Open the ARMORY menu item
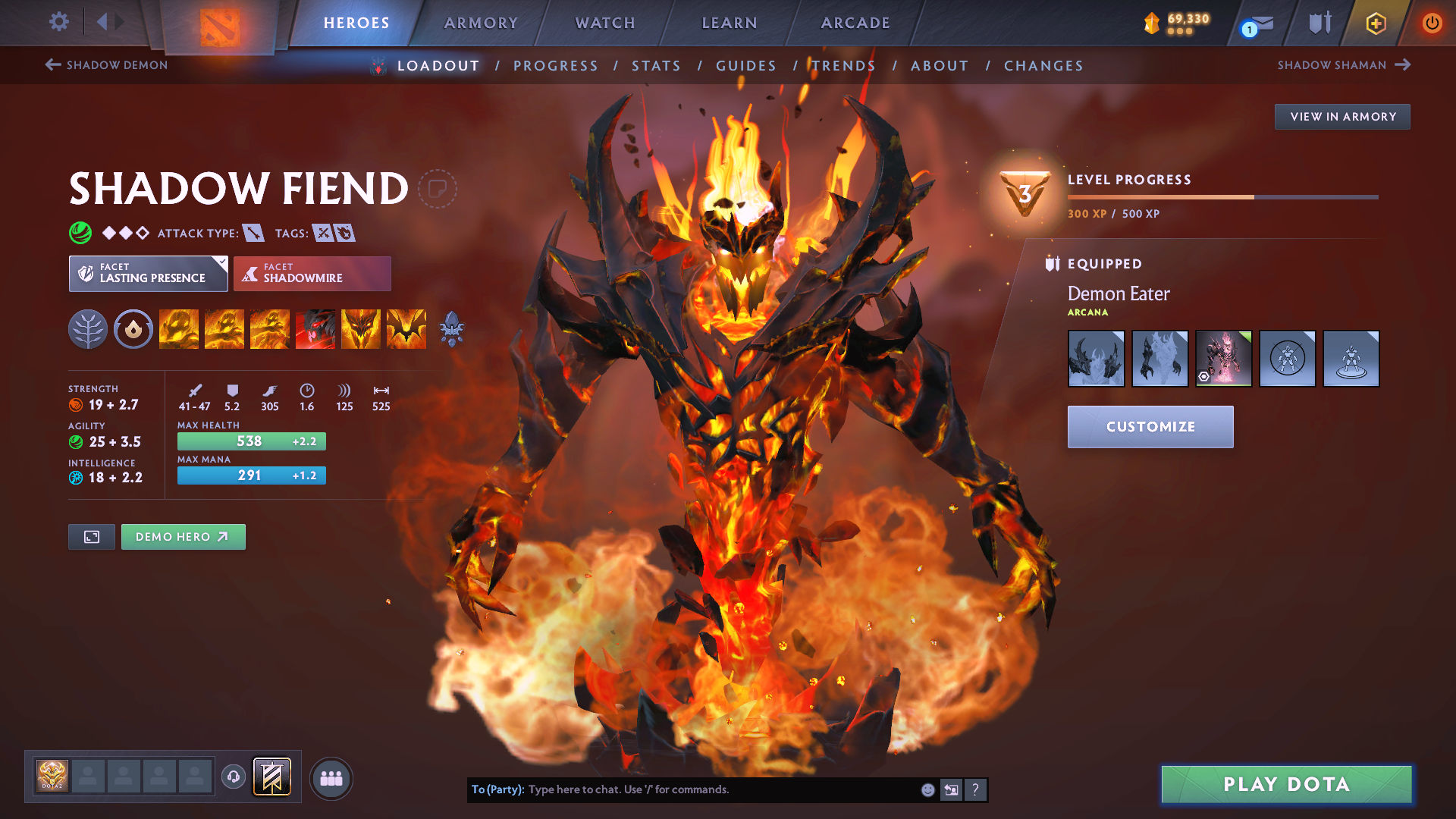This screenshot has width=1456, height=819. (x=481, y=23)
